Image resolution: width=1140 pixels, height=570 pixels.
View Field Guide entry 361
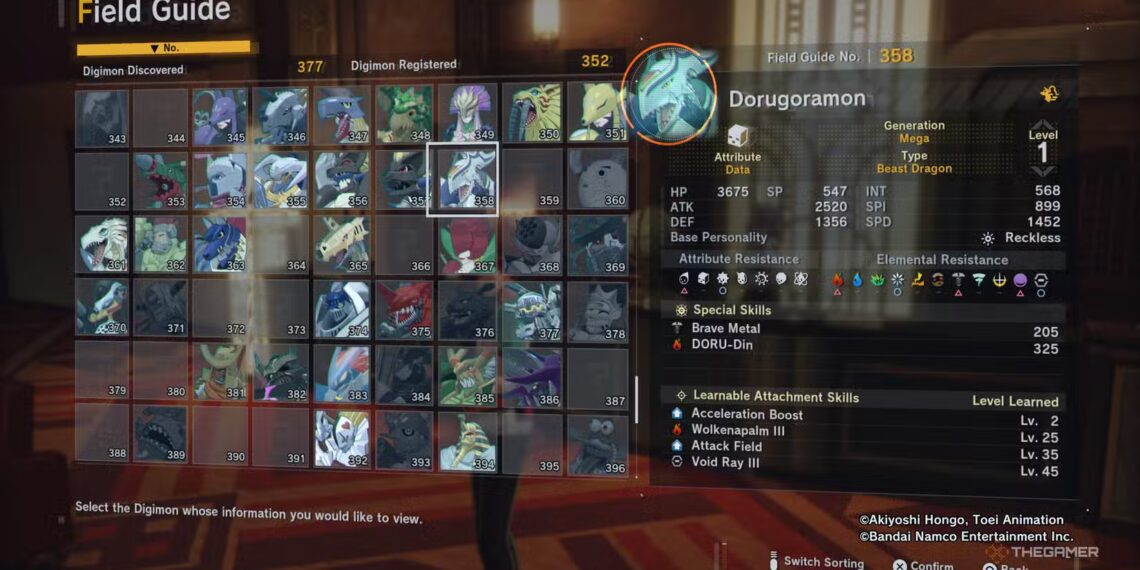click(x=102, y=245)
